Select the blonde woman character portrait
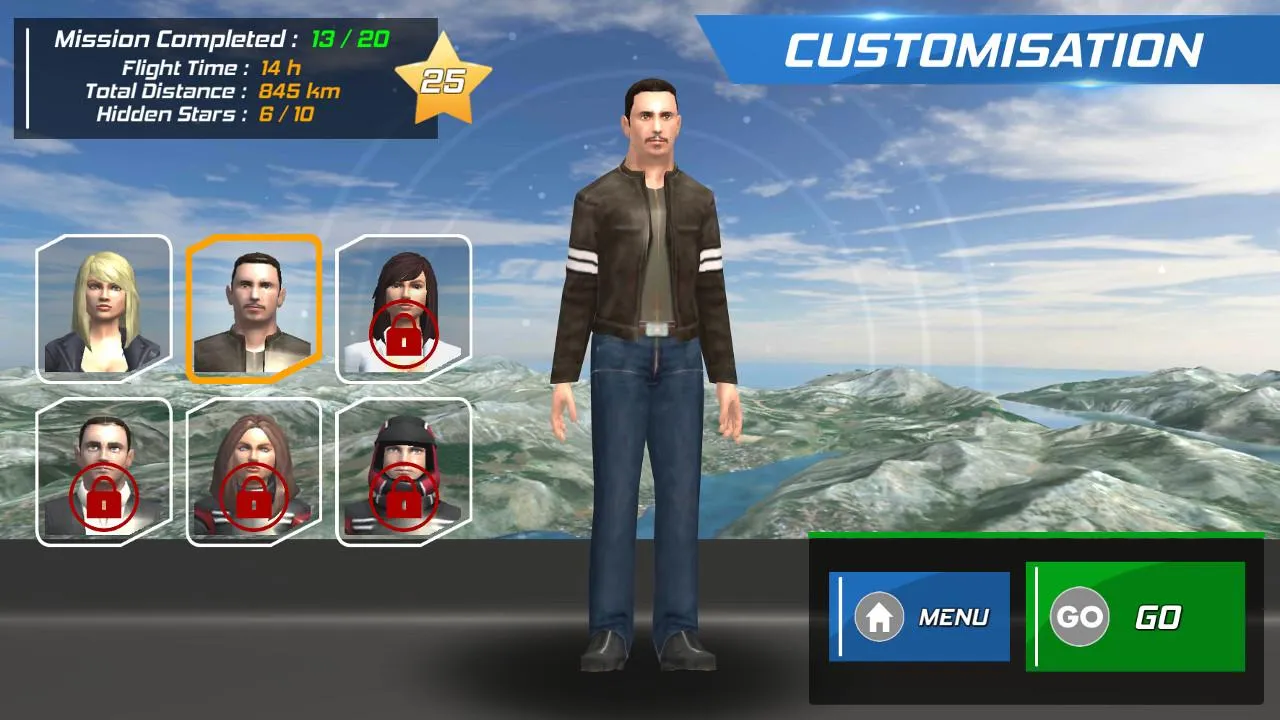 (x=104, y=307)
